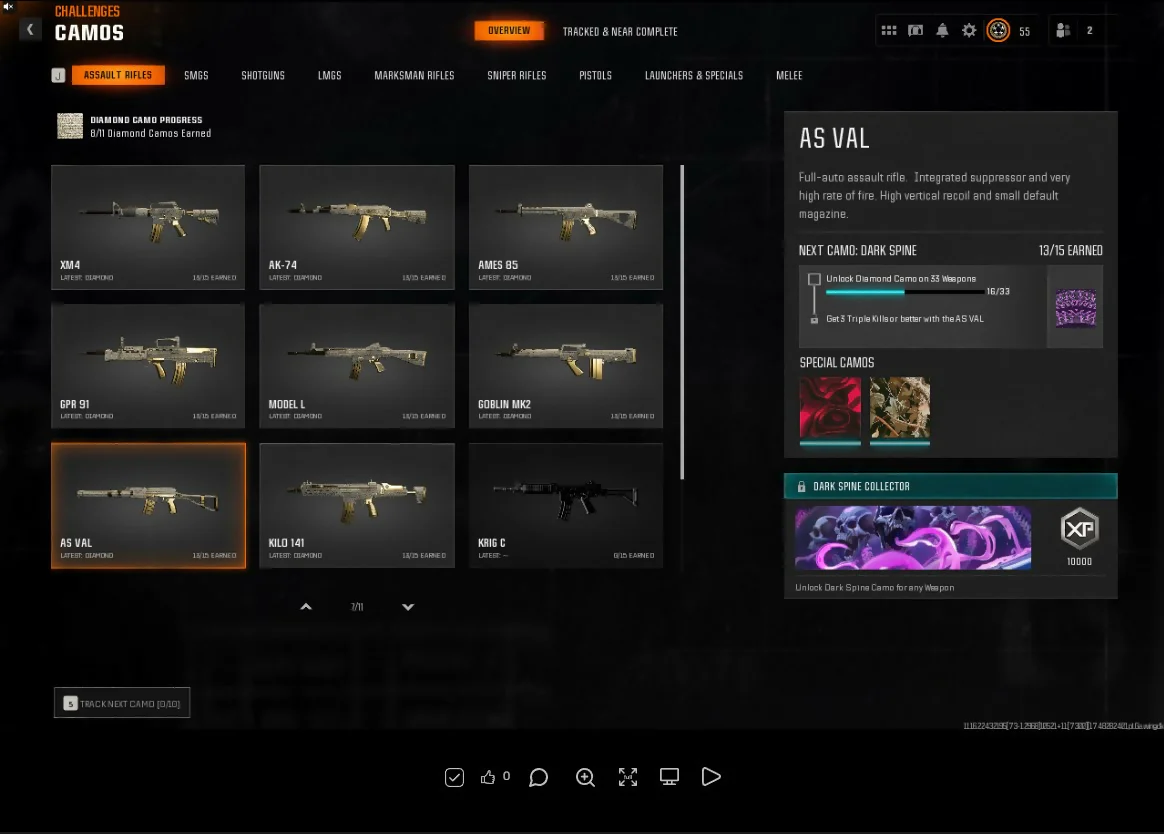Select the Marksman Rifles tab
This screenshot has height=834, width=1164.
pyautogui.click(x=414, y=76)
